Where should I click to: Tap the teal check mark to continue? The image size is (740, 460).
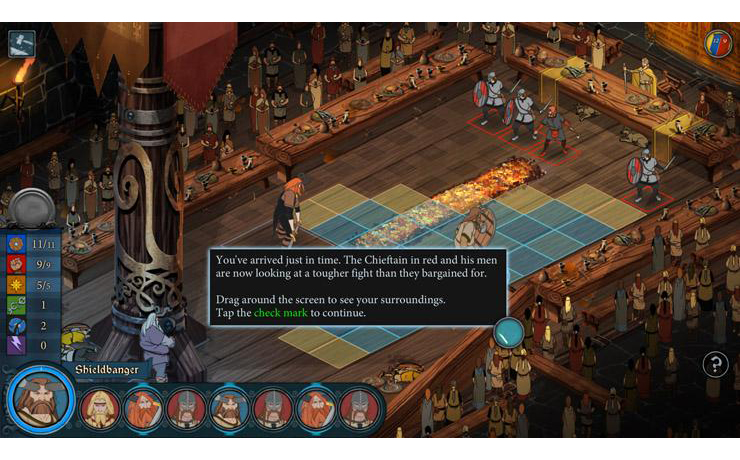point(509,332)
